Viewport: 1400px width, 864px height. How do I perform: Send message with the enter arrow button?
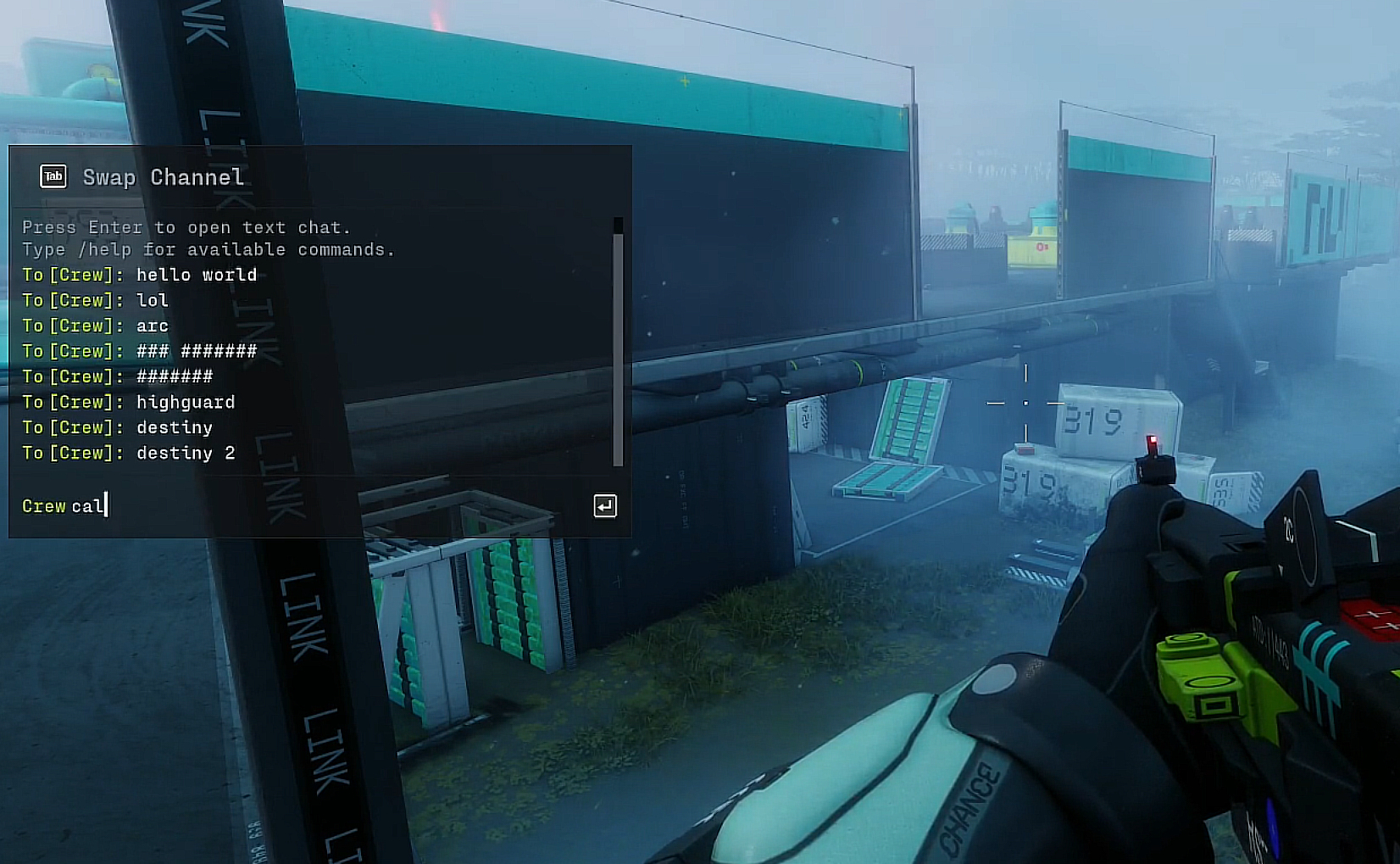click(605, 506)
